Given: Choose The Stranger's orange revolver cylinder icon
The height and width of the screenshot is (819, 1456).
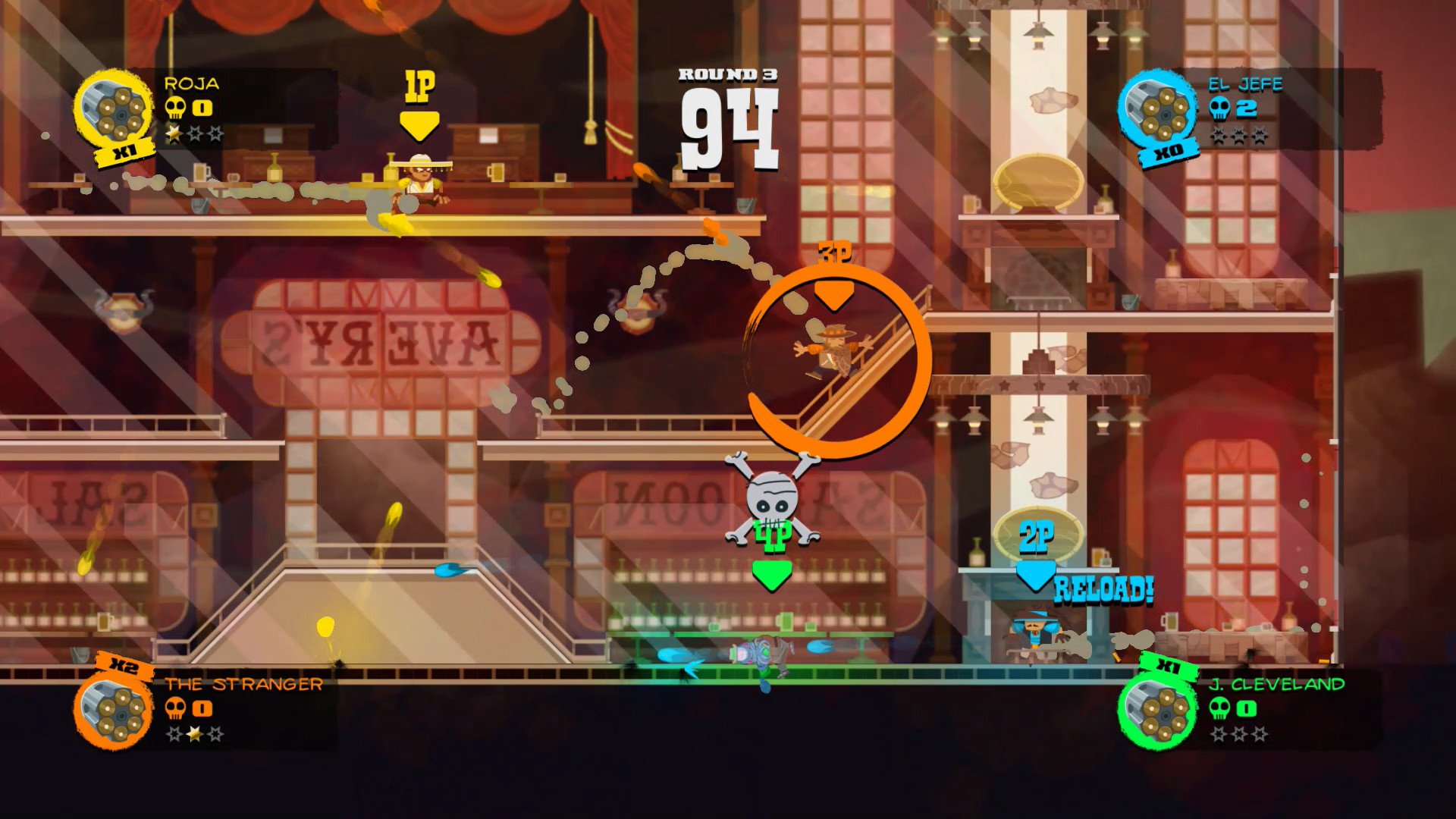Looking at the screenshot, I should click(x=114, y=711).
